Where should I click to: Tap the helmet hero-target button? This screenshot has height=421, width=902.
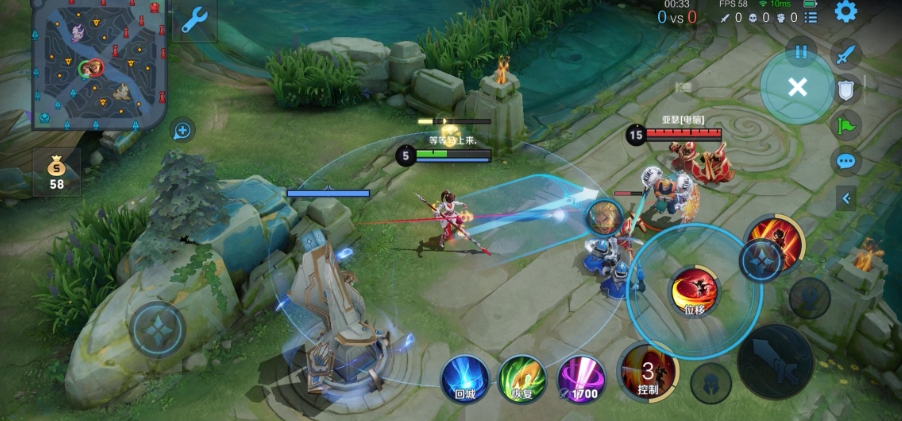pos(709,383)
